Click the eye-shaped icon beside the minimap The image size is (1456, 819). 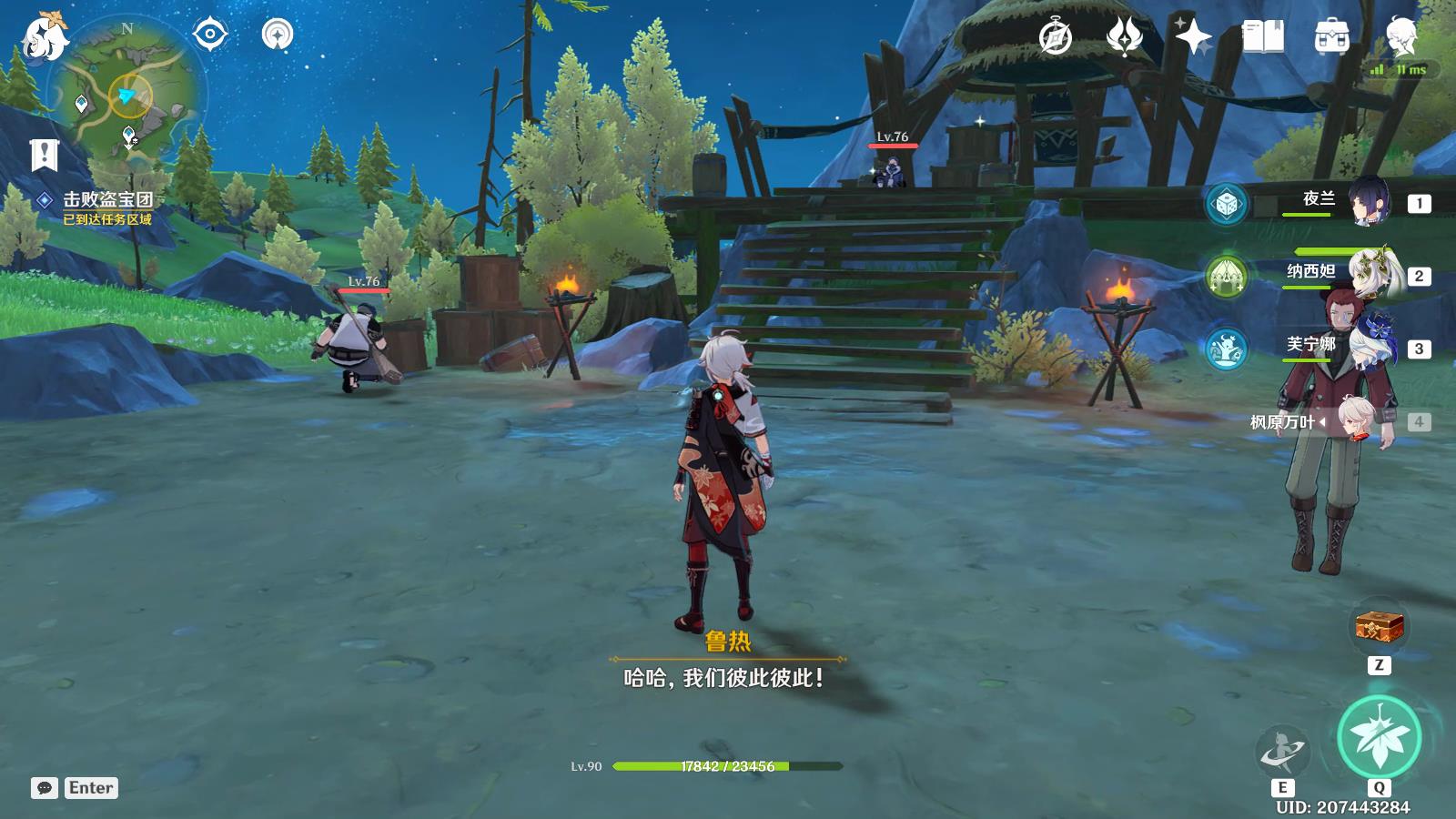point(210,35)
